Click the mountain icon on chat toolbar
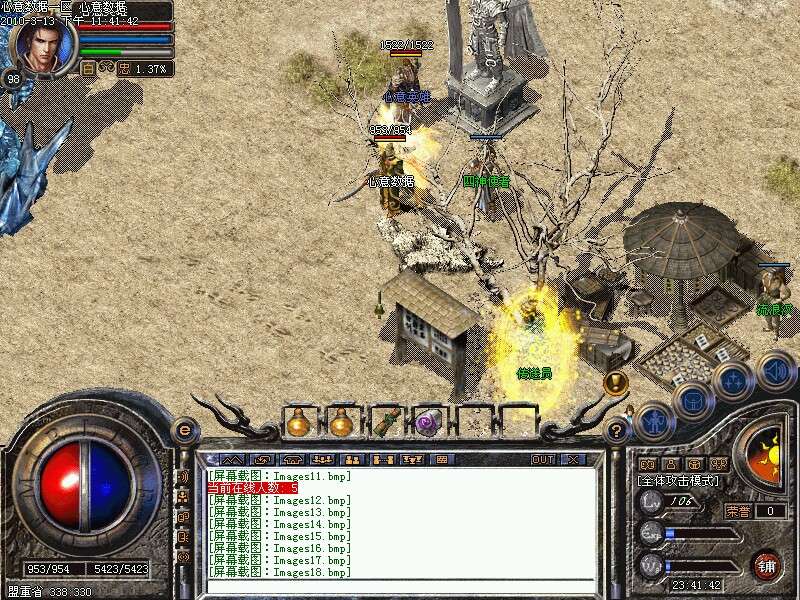Screen dimensions: 800x600 click(x=232, y=459)
